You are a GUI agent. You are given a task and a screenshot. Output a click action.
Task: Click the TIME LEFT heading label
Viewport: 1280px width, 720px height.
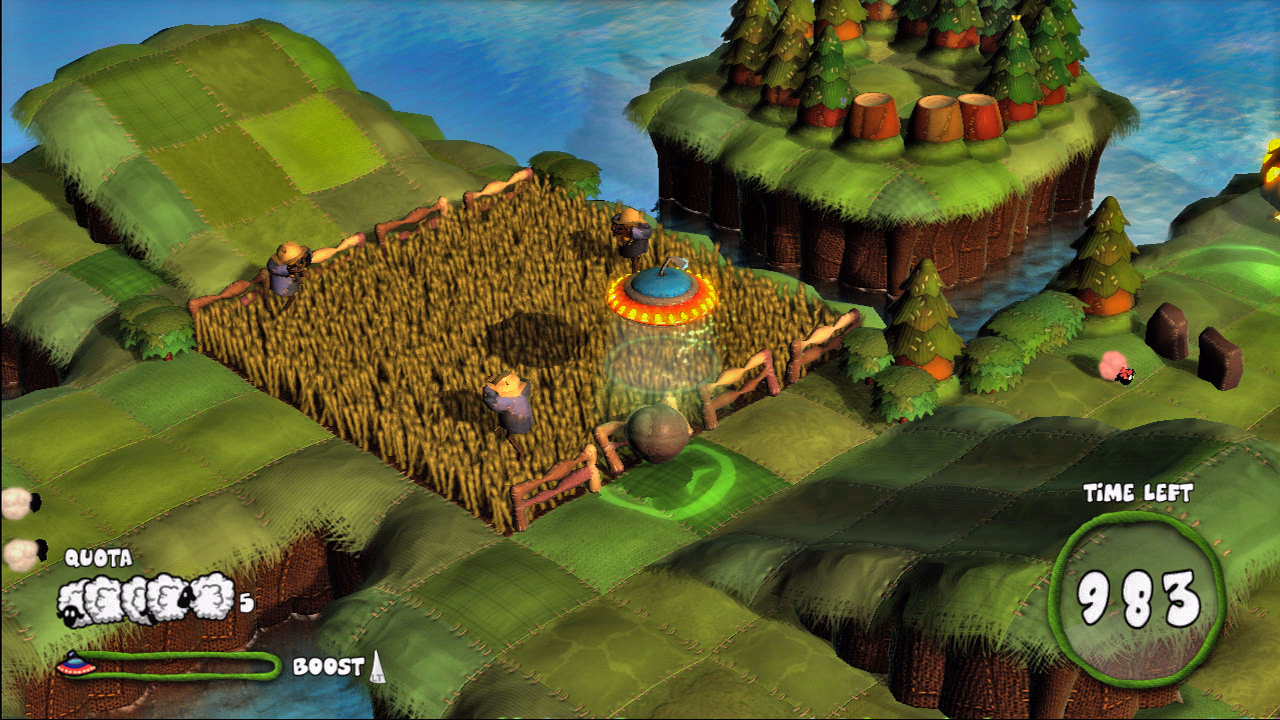click(x=1140, y=492)
